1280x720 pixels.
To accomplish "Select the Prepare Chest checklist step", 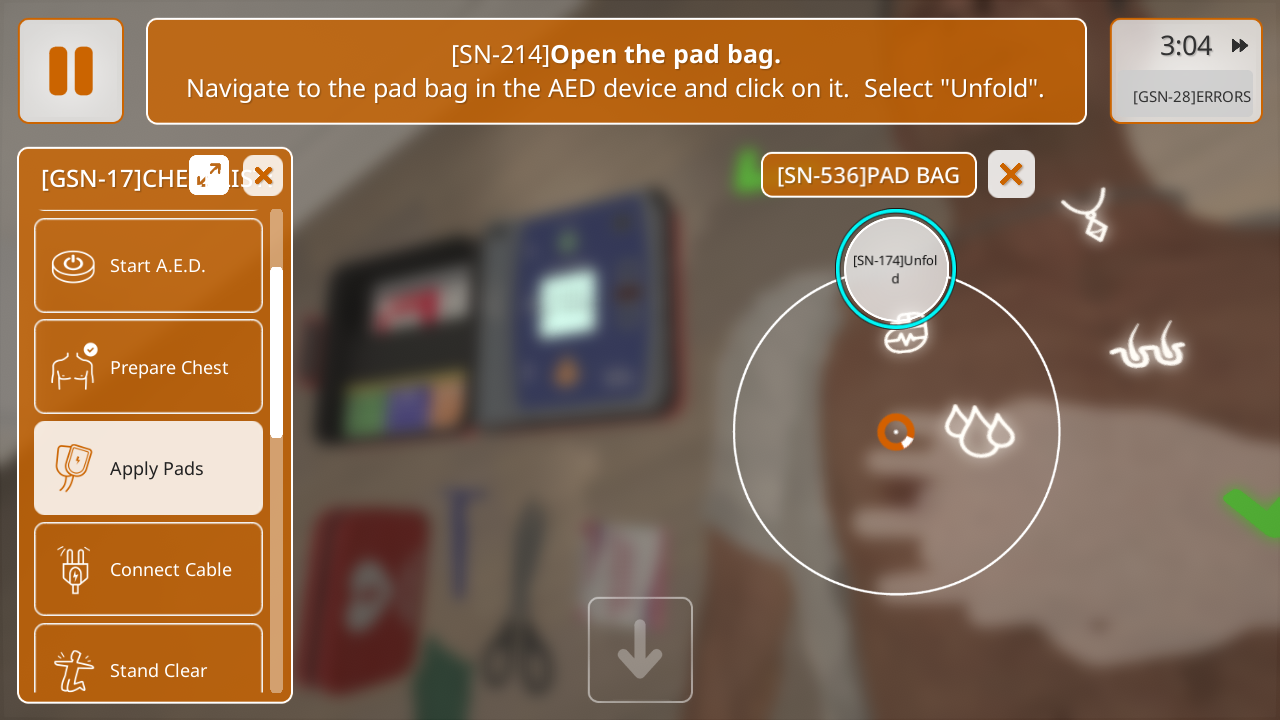I will [x=148, y=367].
